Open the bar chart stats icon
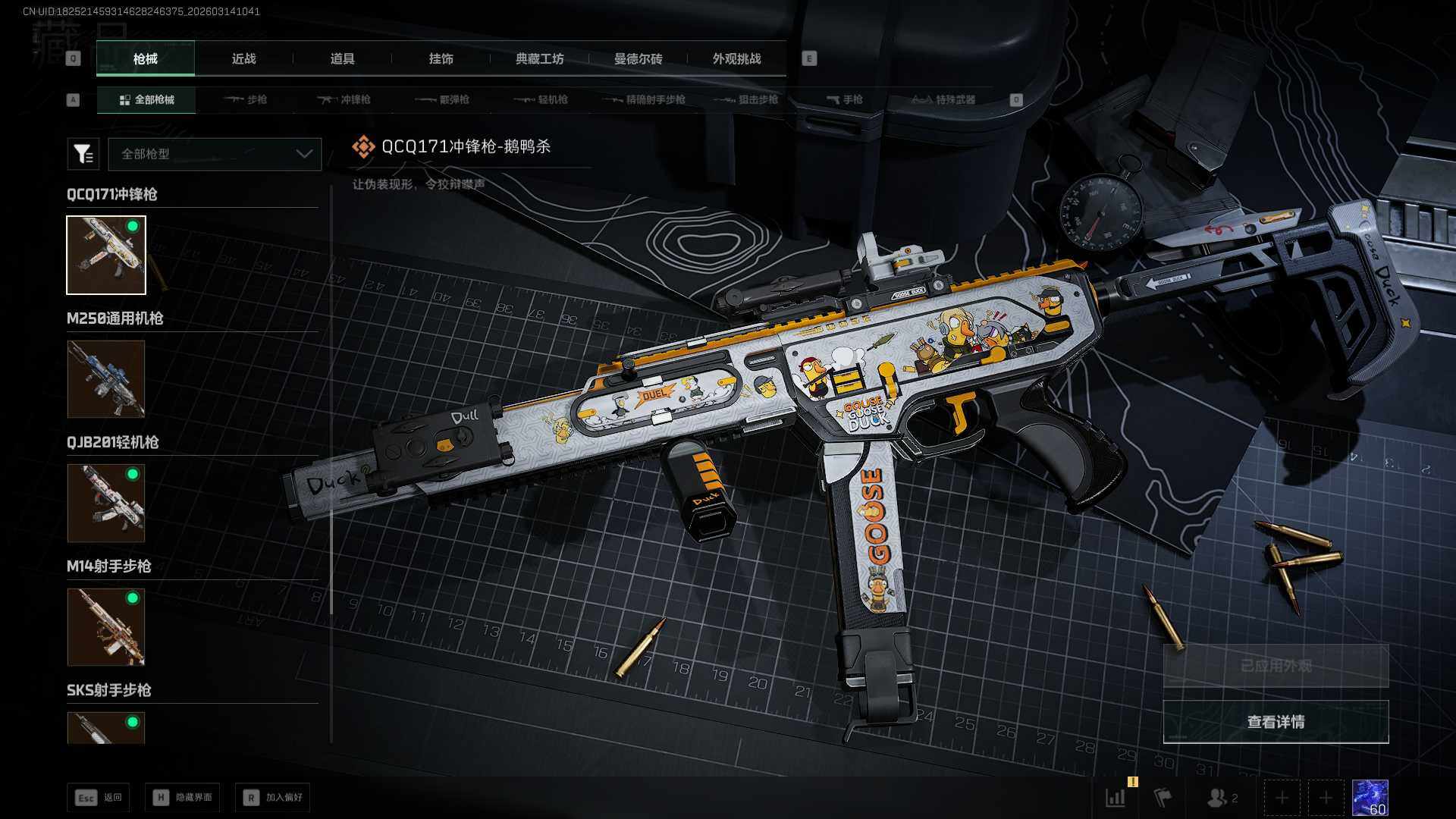1456x819 pixels. [x=1116, y=798]
